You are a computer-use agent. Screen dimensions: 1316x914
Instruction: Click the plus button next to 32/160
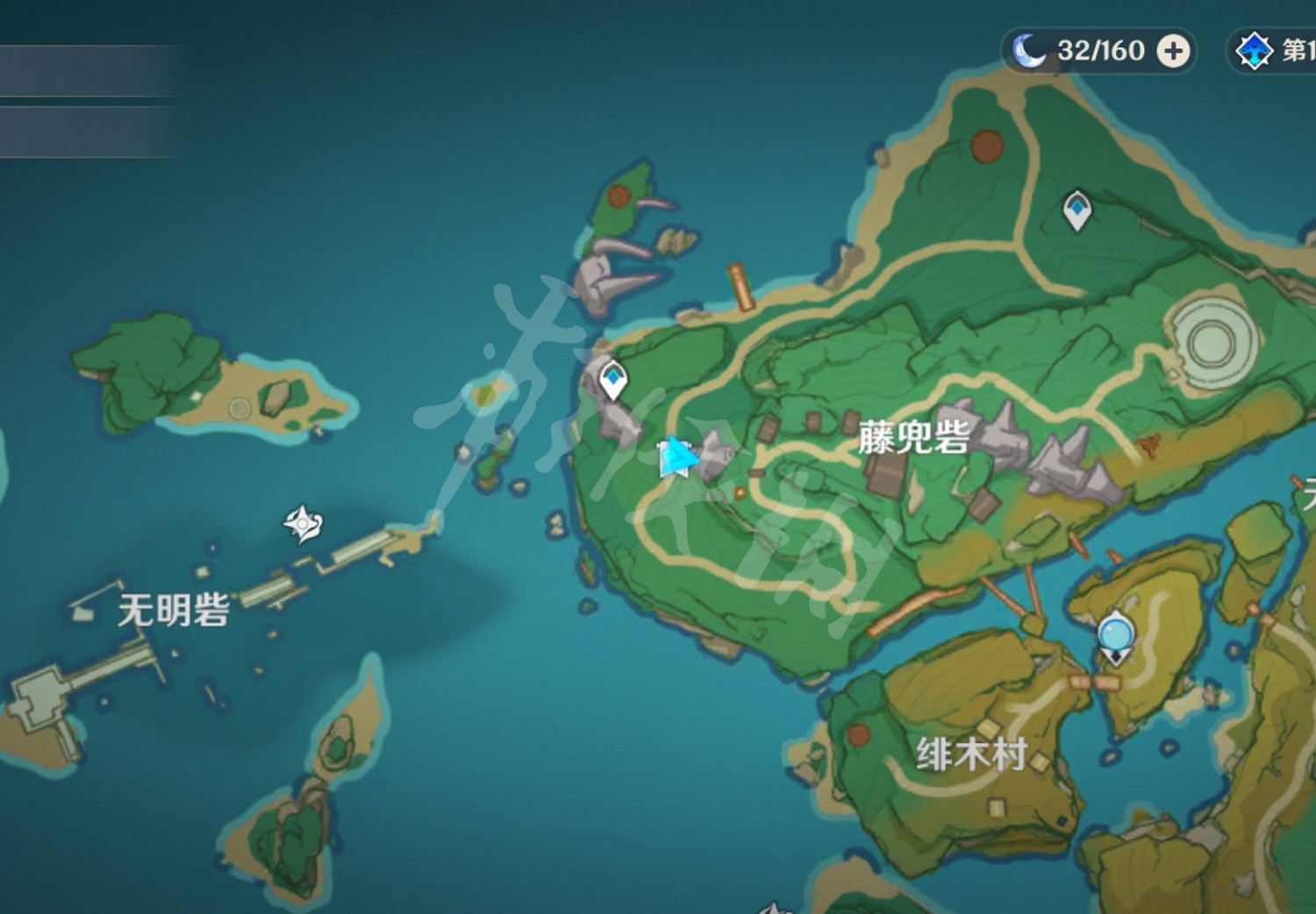point(1171,51)
